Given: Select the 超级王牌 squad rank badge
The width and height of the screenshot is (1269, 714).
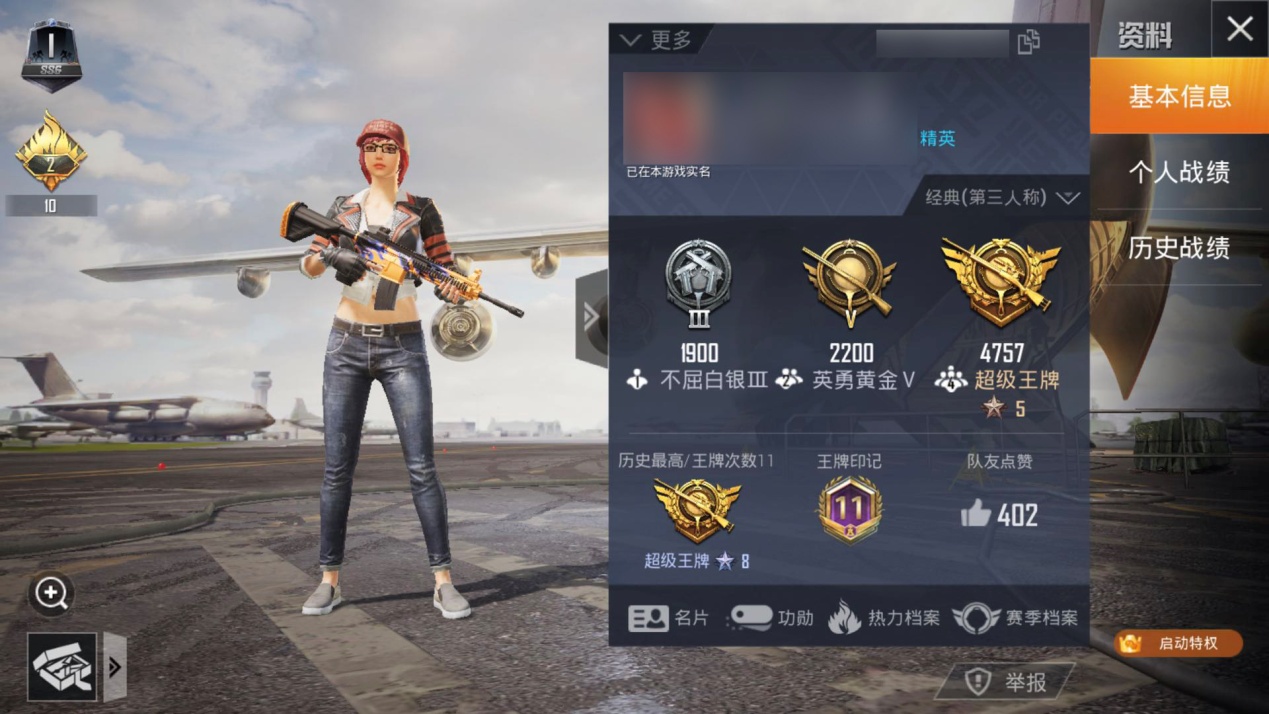Looking at the screenshot, I should (1000, 283).
